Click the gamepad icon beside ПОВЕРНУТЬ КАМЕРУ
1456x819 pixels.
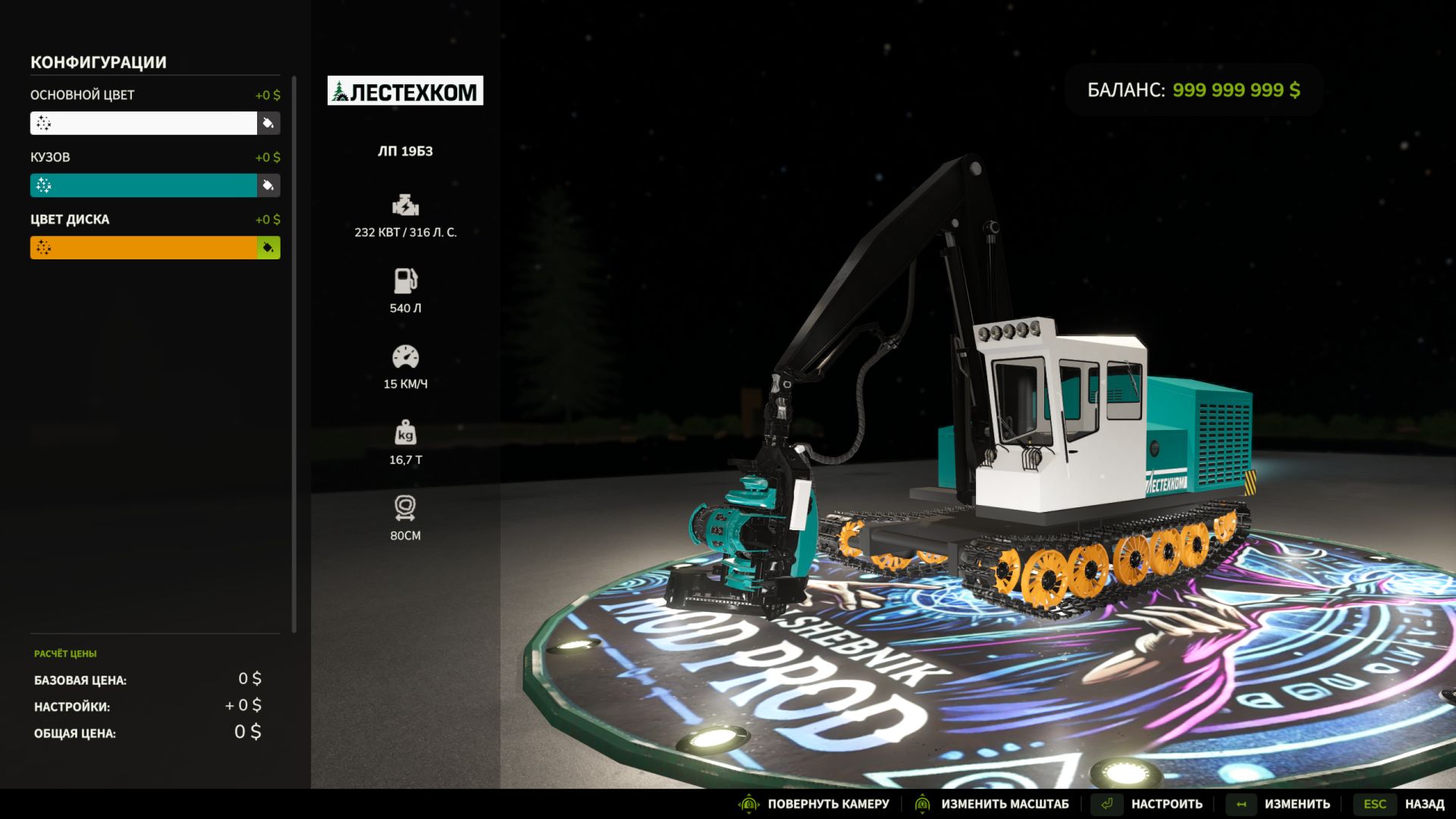pos(749,803)
